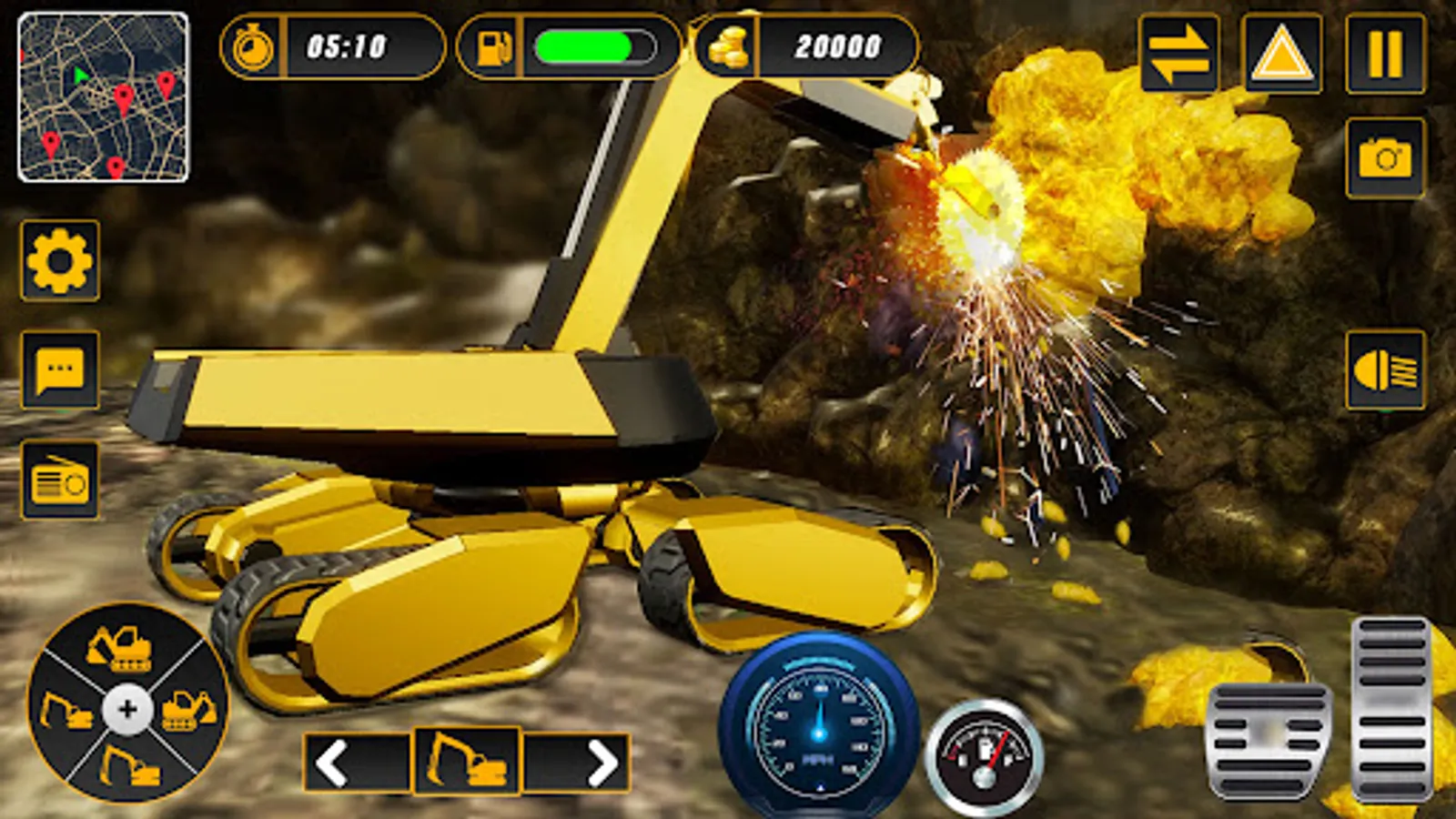
Task: Switch camera view with camera button
Action: coord(1385,158)
